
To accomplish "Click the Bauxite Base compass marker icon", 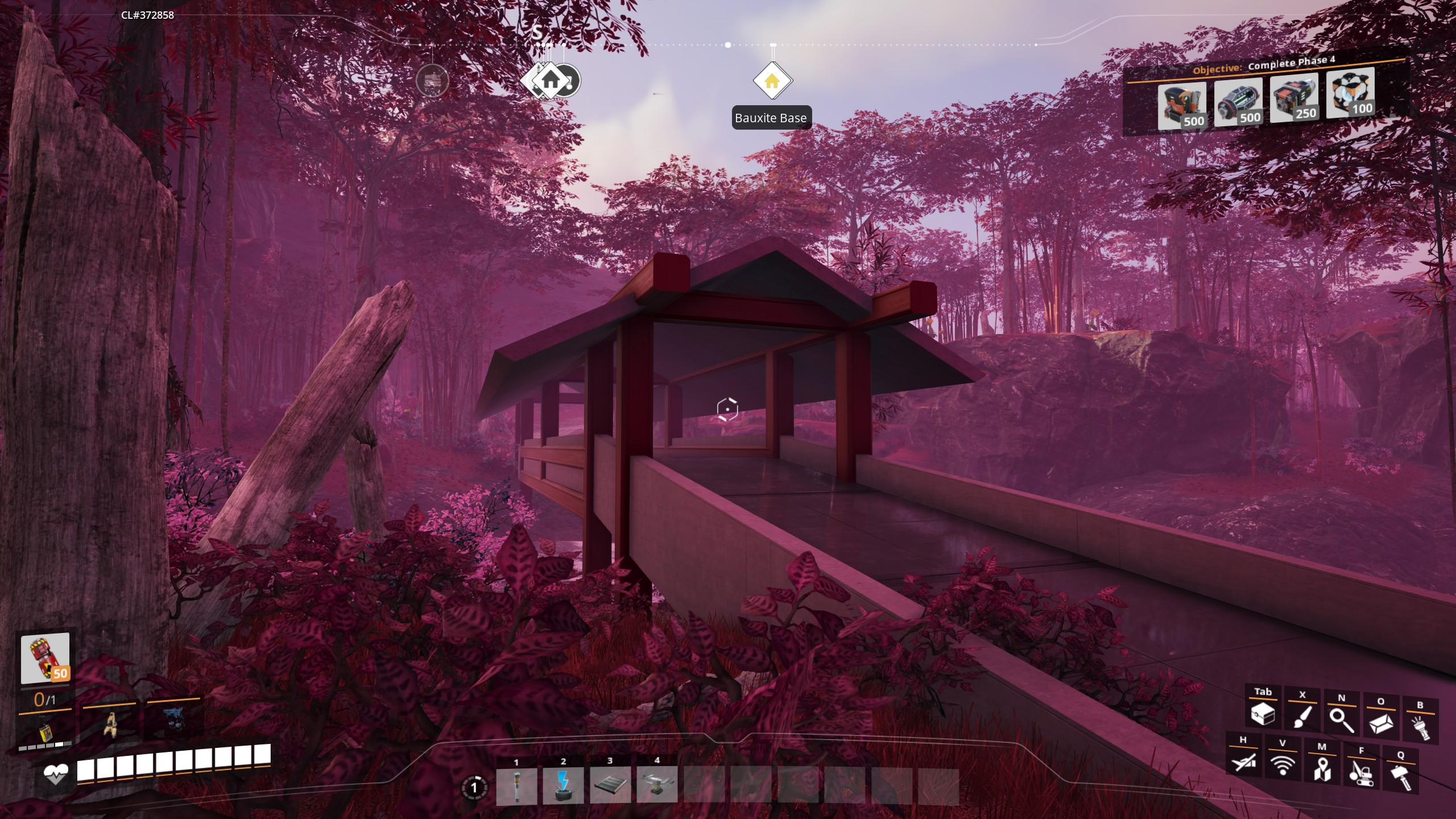I will click(772, 81).
